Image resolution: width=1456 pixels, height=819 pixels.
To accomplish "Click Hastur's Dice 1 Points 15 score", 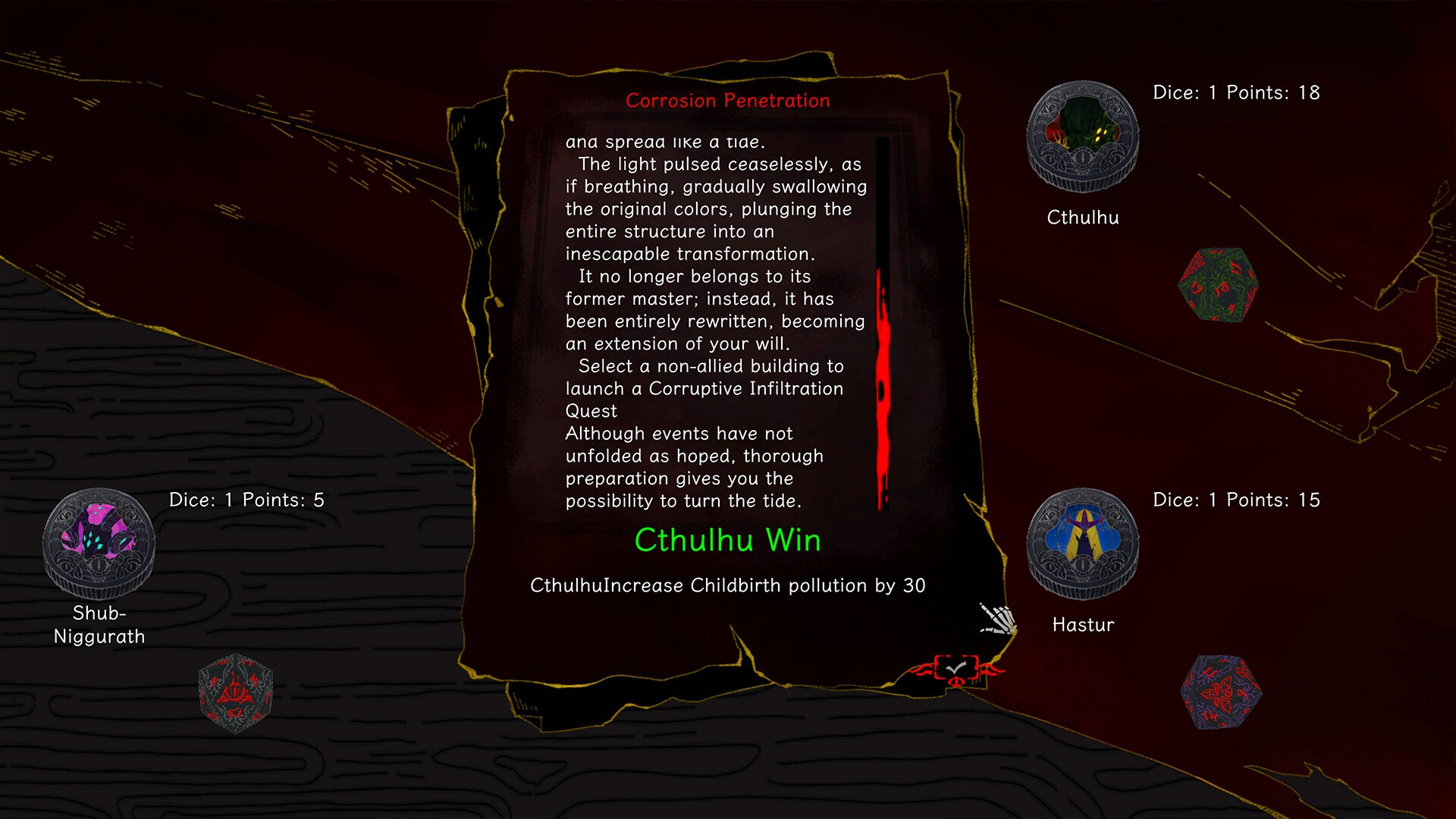I will [1237, 500].
